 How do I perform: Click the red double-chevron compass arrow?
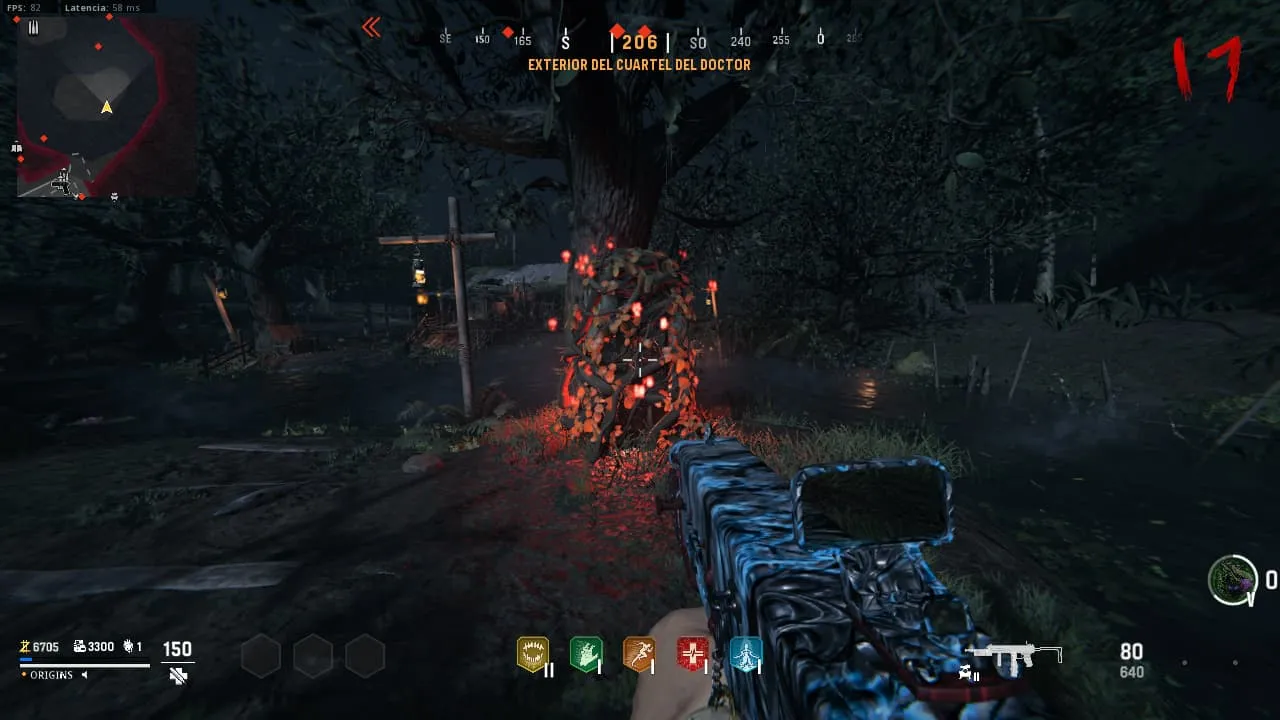point(371,28)
